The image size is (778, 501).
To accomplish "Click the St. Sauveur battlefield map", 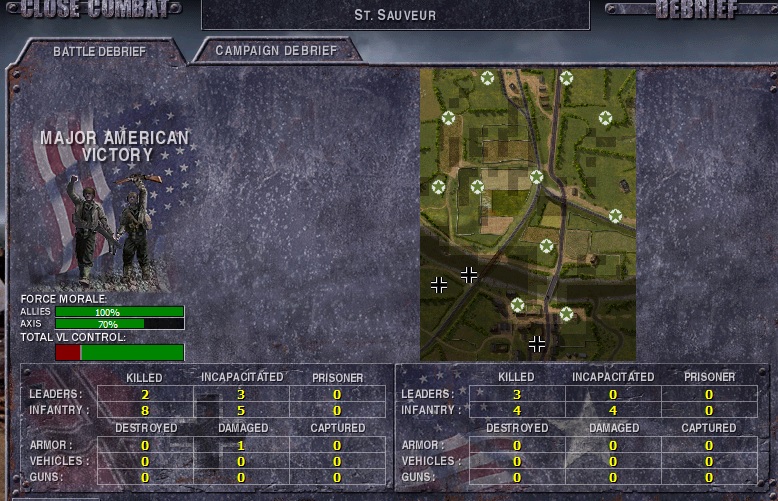I will [528, 214].
